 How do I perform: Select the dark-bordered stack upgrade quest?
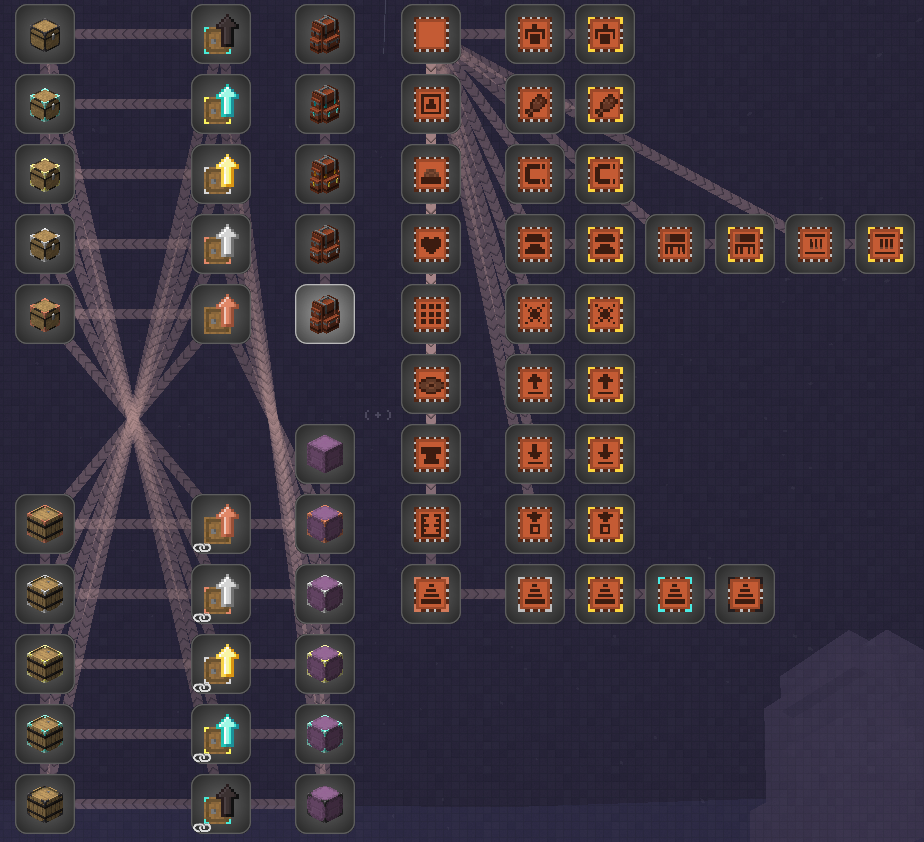pyautogui.click(x=745, y=594)
